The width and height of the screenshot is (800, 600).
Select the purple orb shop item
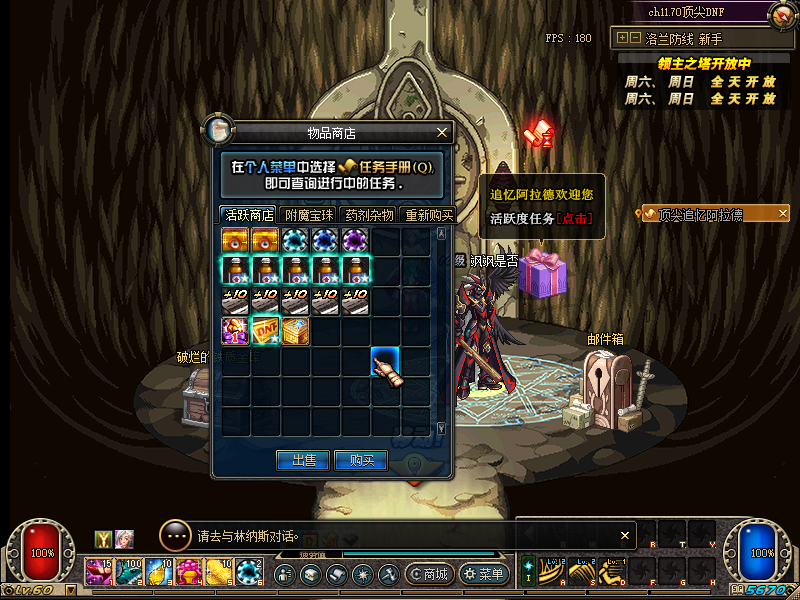(x=355, y=241)
